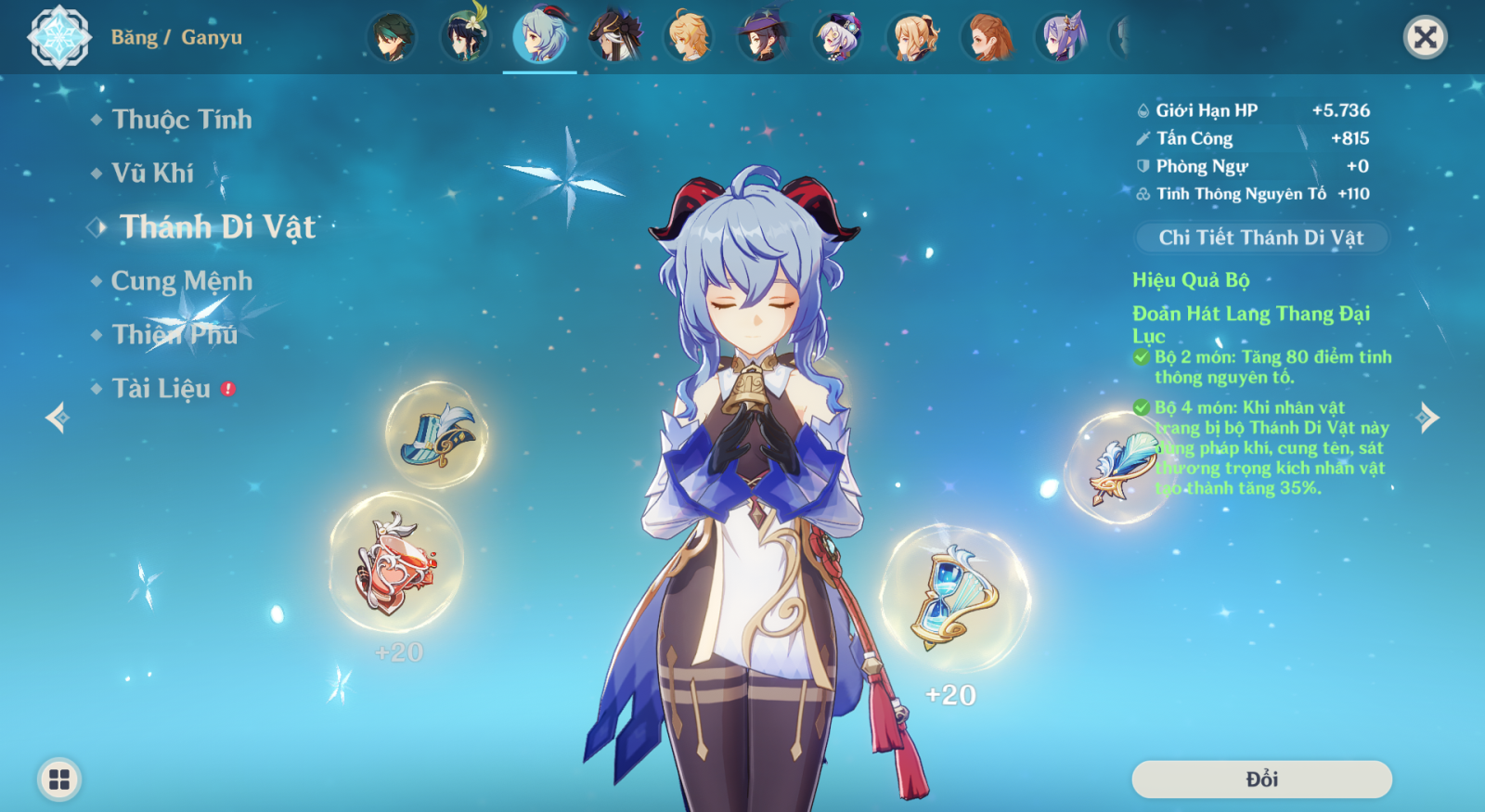
Task: Select the Vũ Khí menu entry
Action: pos(152,174)
